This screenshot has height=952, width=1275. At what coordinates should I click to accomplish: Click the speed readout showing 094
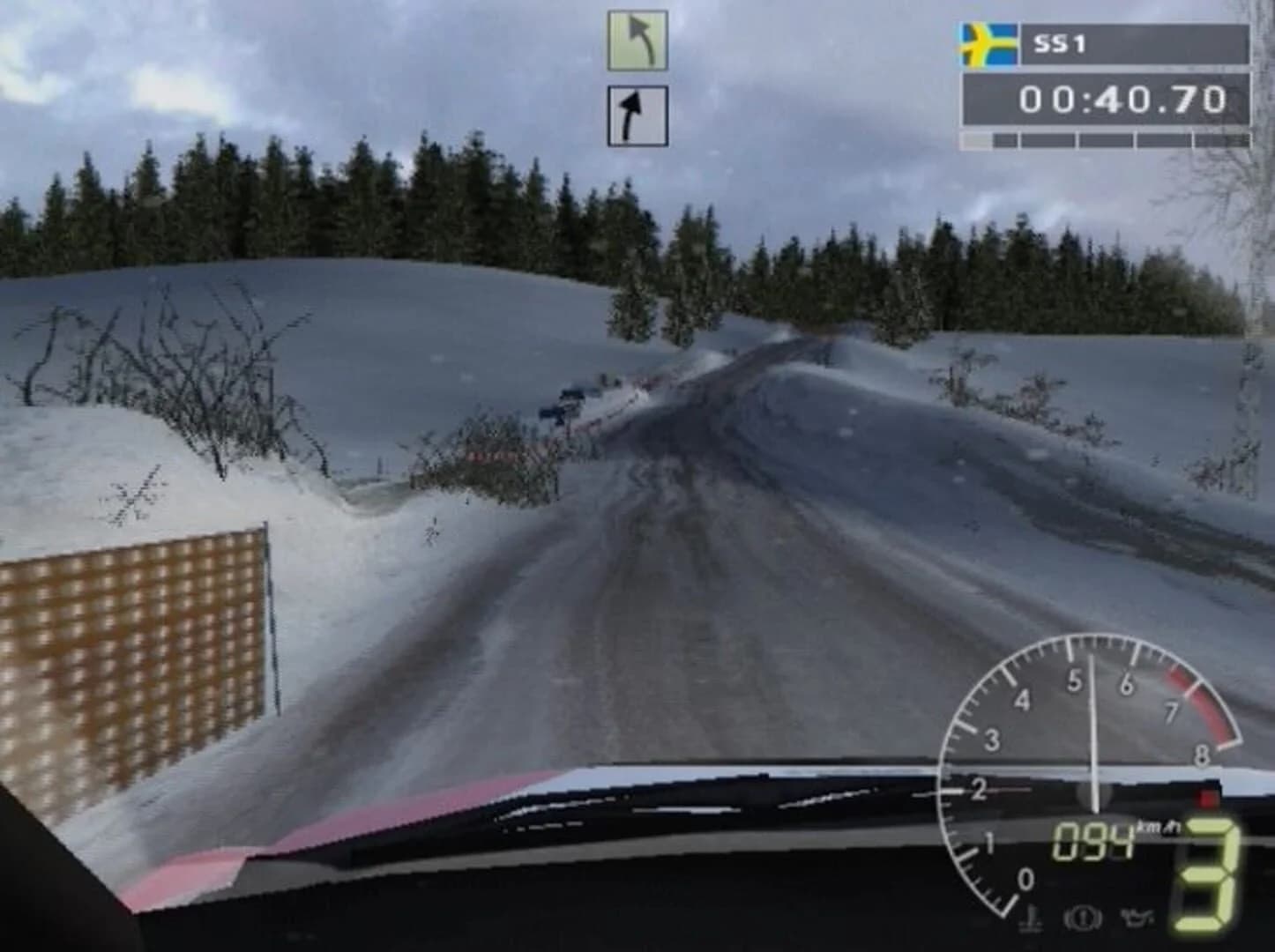pos(1092,841)
